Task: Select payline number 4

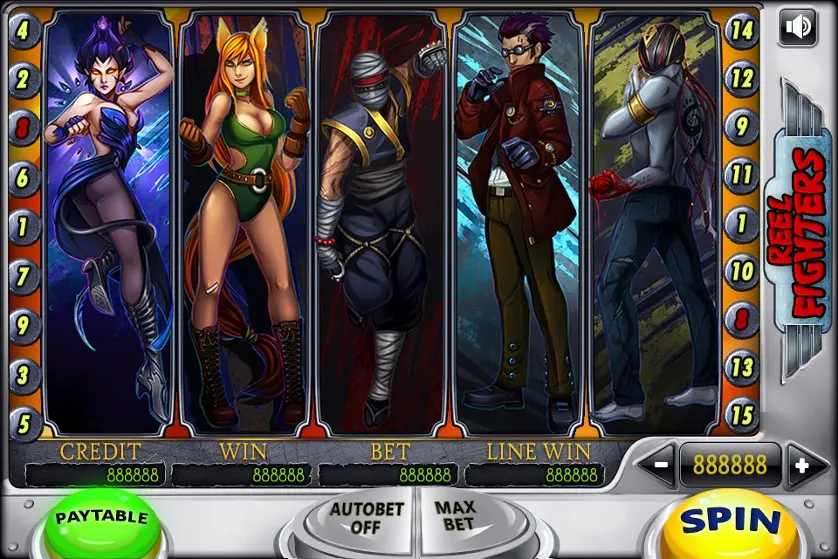Action: click(x=23, y=29)
